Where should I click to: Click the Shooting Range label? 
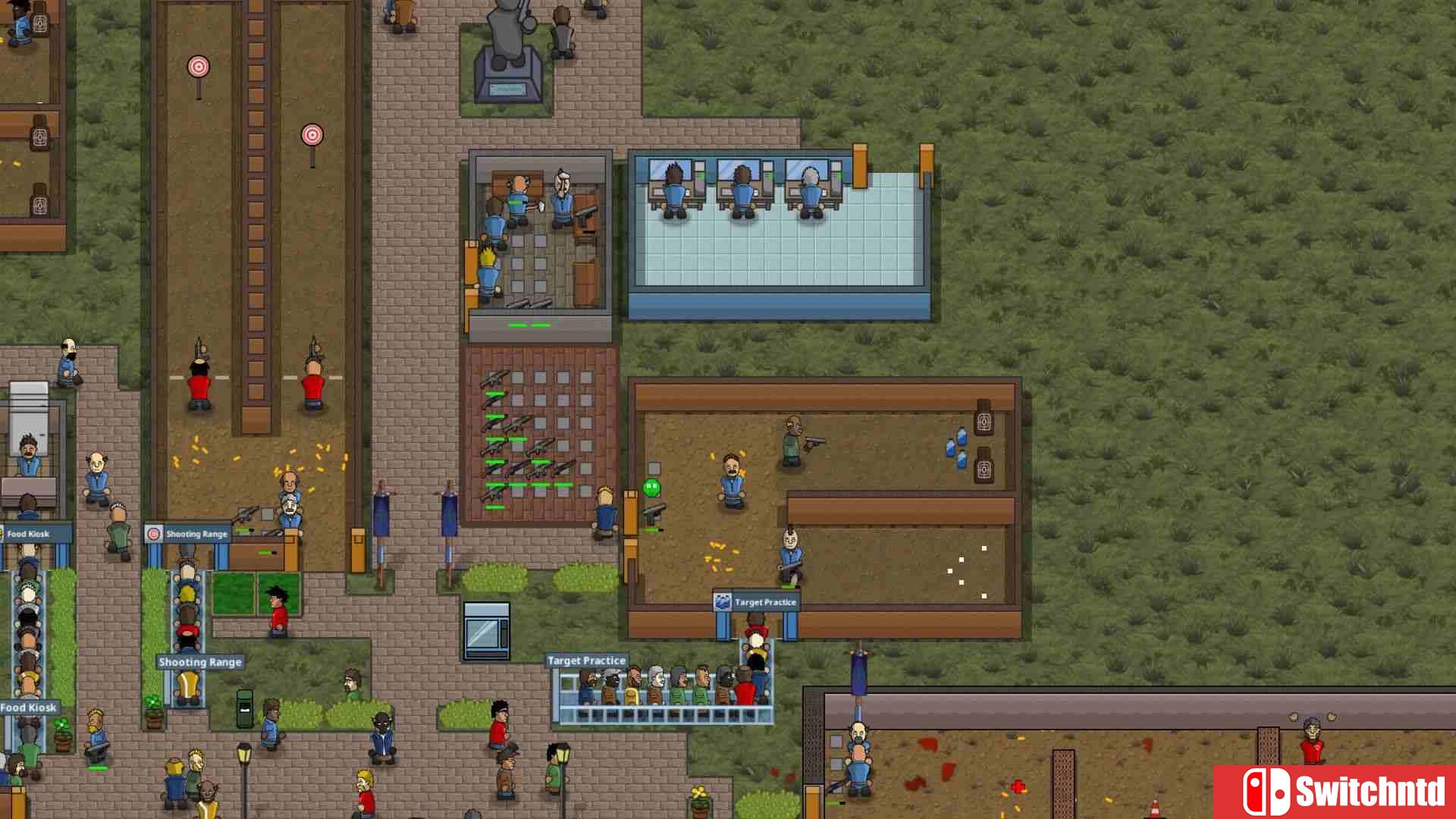[199, 661]
